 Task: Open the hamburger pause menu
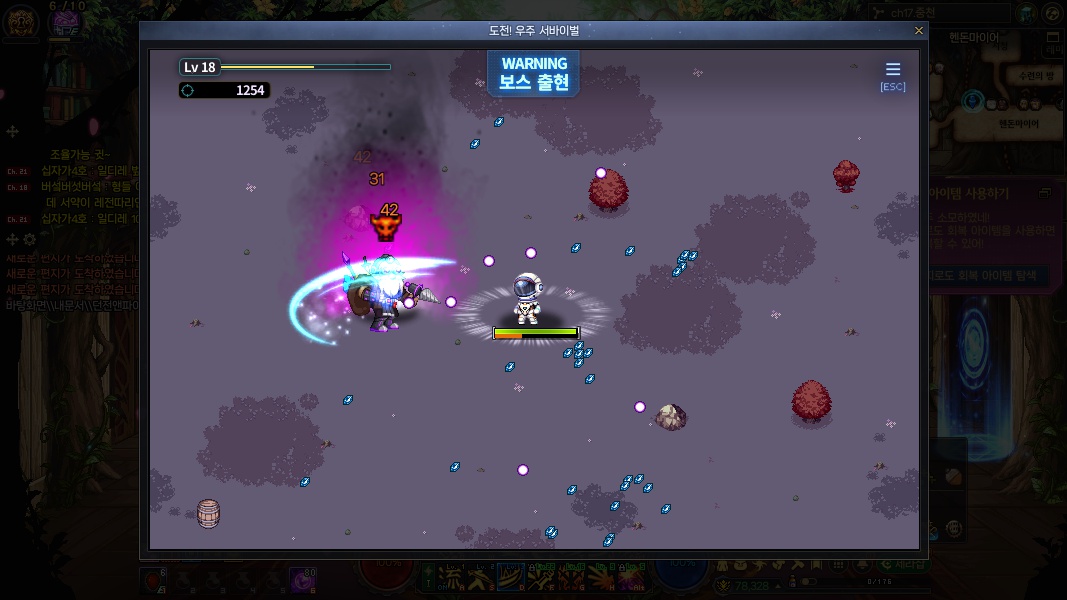[x=893, y=69]
